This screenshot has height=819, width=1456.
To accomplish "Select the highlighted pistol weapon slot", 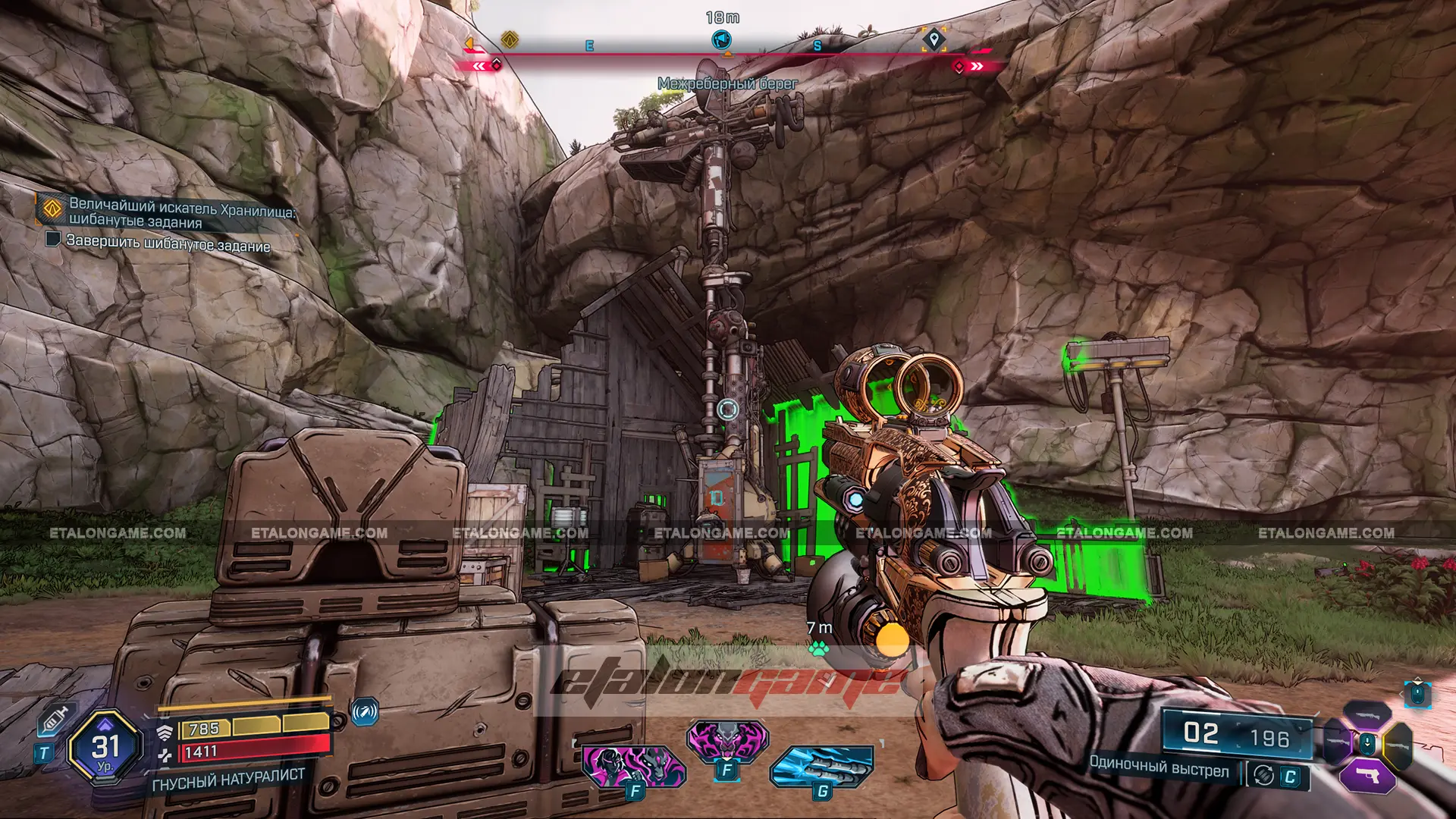I will [1367, 775].
